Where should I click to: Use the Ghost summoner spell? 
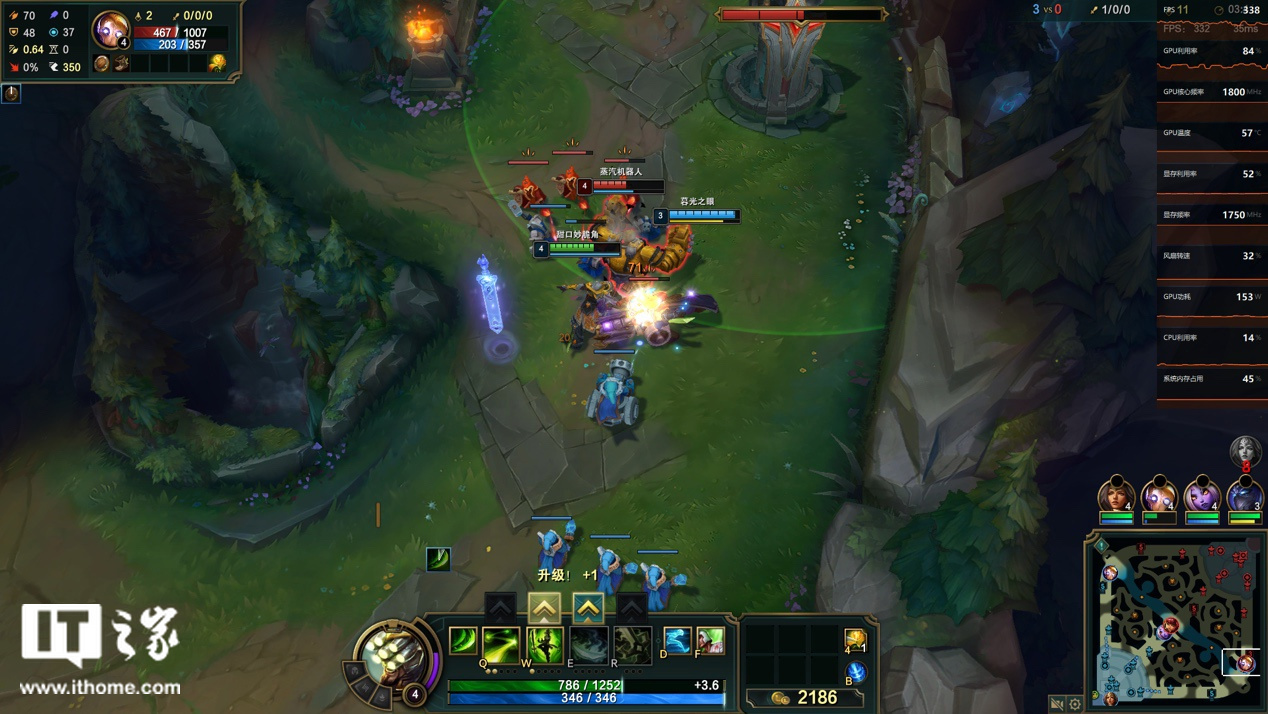677,641
